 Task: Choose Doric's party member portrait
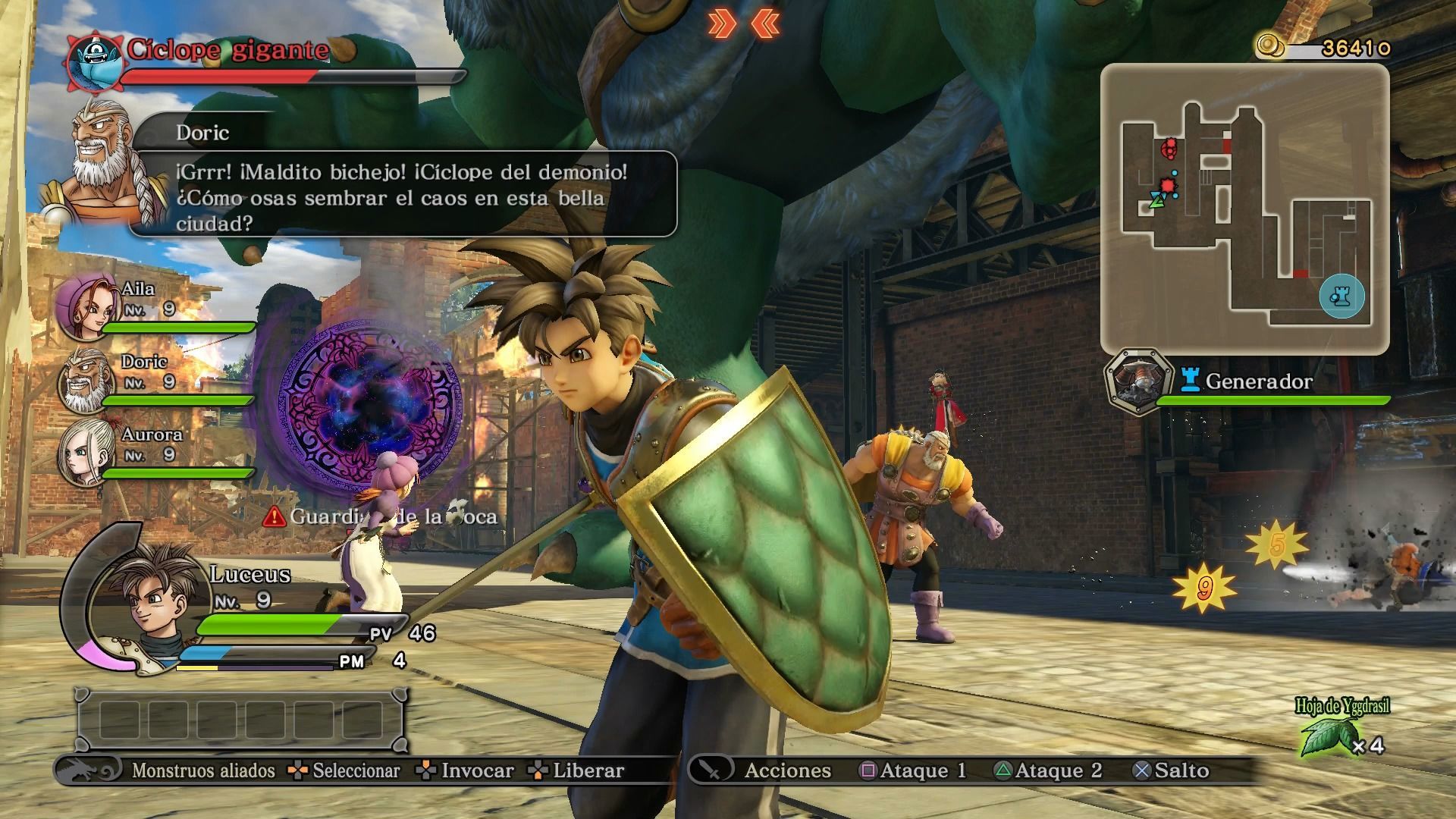tap(85, 380)
